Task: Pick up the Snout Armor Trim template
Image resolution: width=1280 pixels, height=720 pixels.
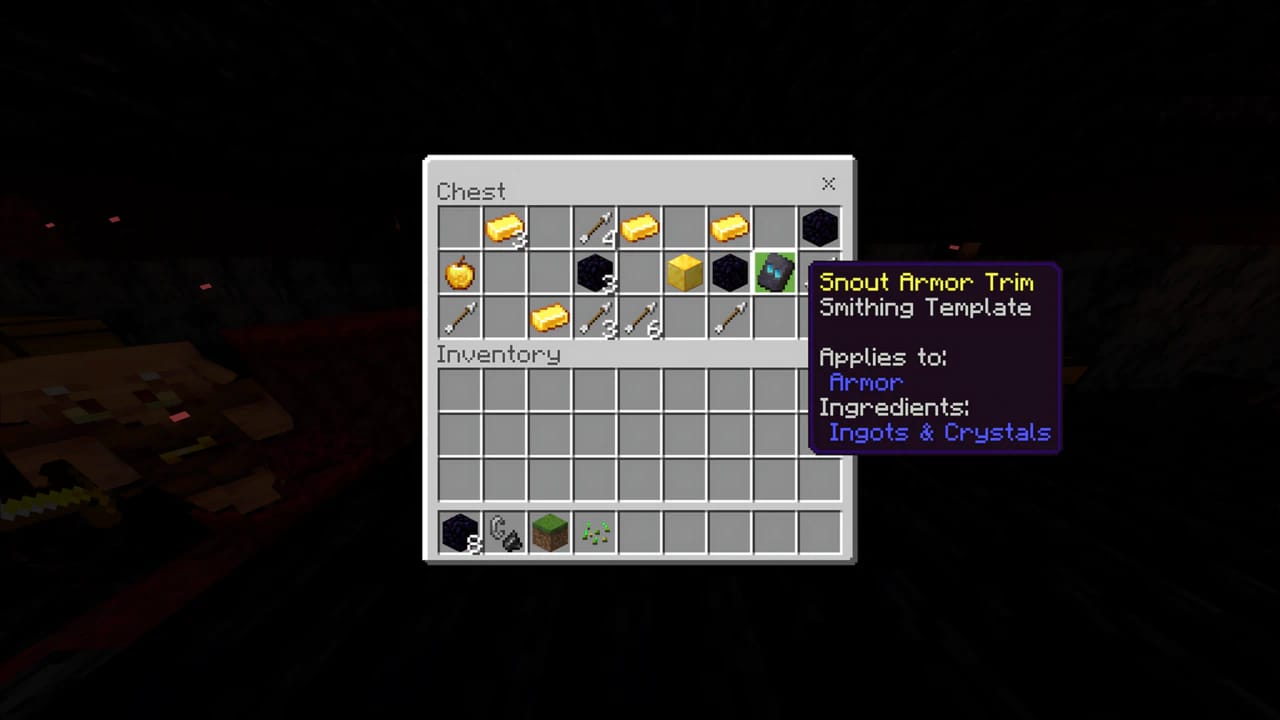Action: (x=775, y=273)
